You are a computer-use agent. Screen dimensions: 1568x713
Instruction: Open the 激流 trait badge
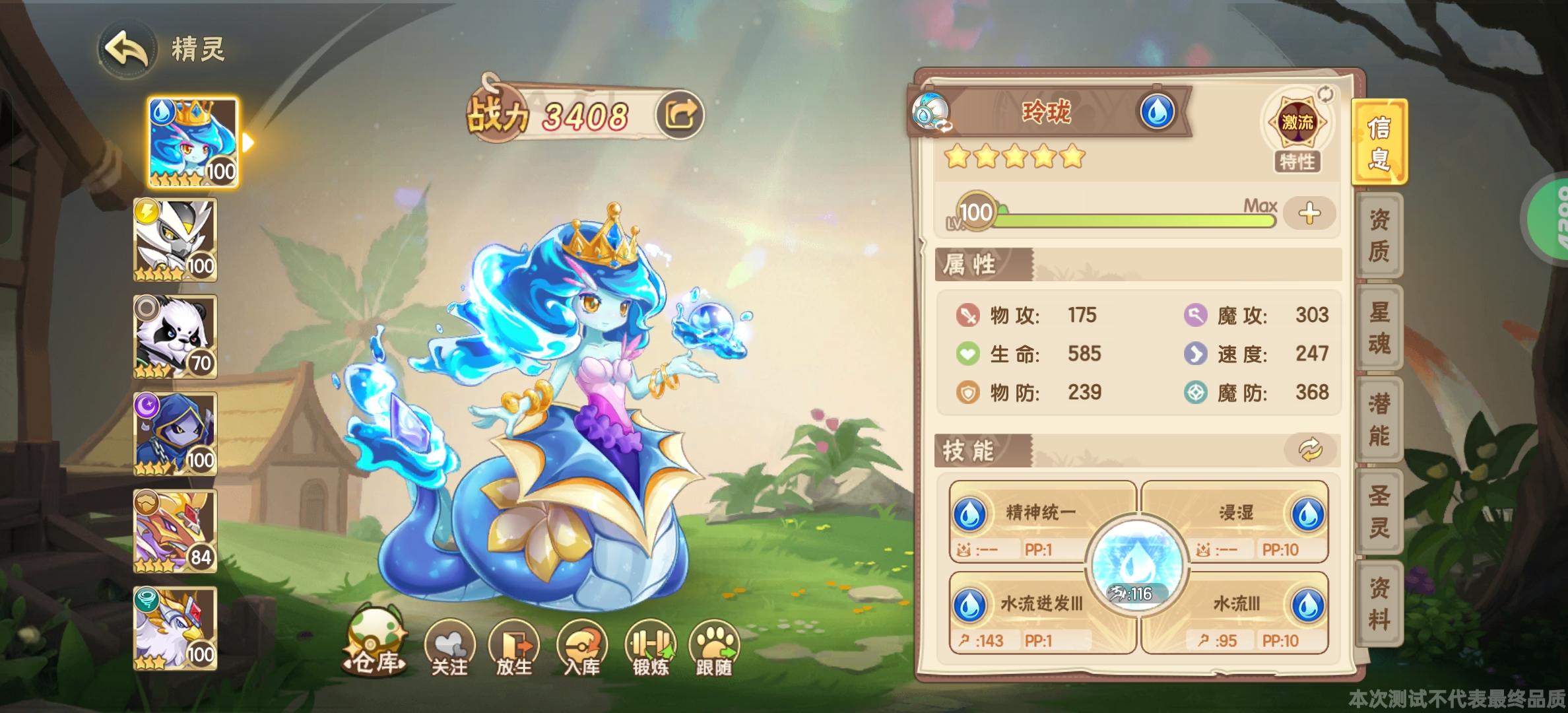point(1297,121)
